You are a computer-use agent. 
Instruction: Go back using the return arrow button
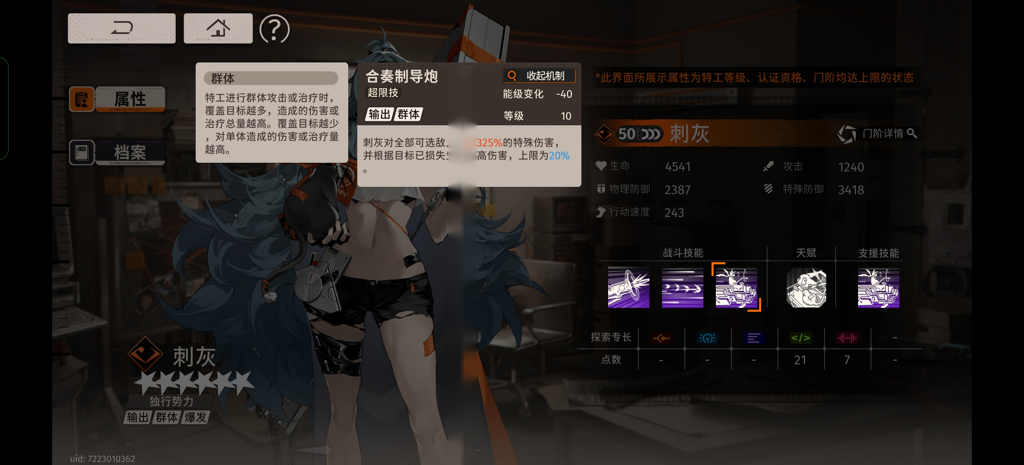(121, 28)
